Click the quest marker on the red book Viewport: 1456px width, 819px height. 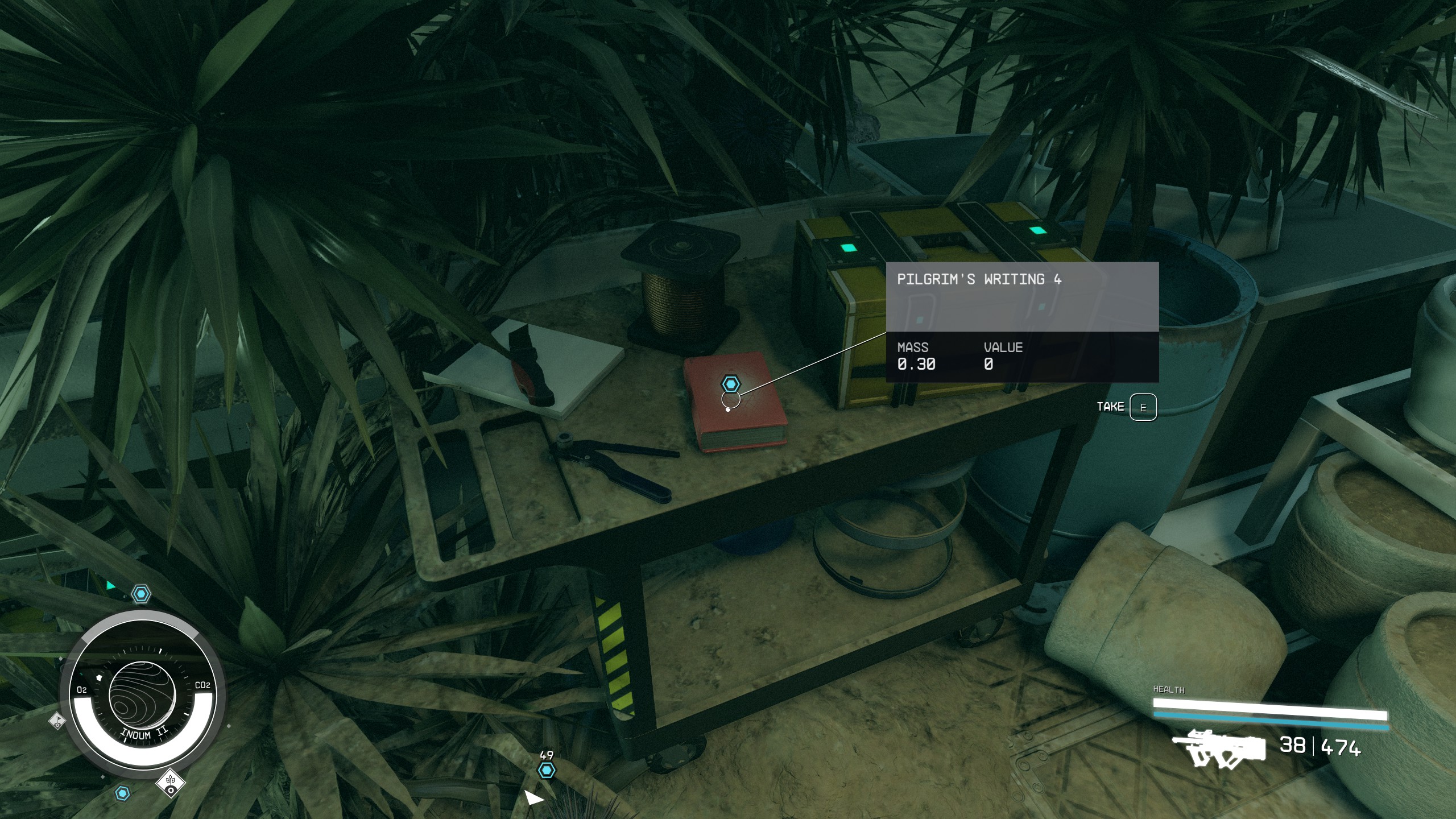[x=730, y=384]
